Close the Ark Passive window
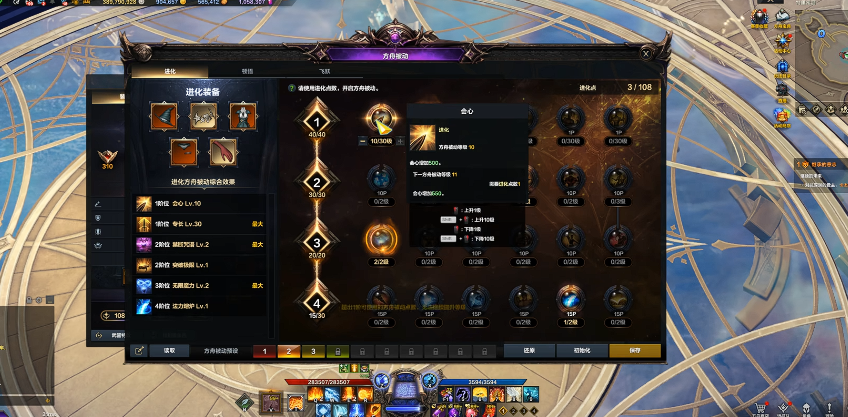The height and width of the screenshot is (417, 848). coord(648,53)
